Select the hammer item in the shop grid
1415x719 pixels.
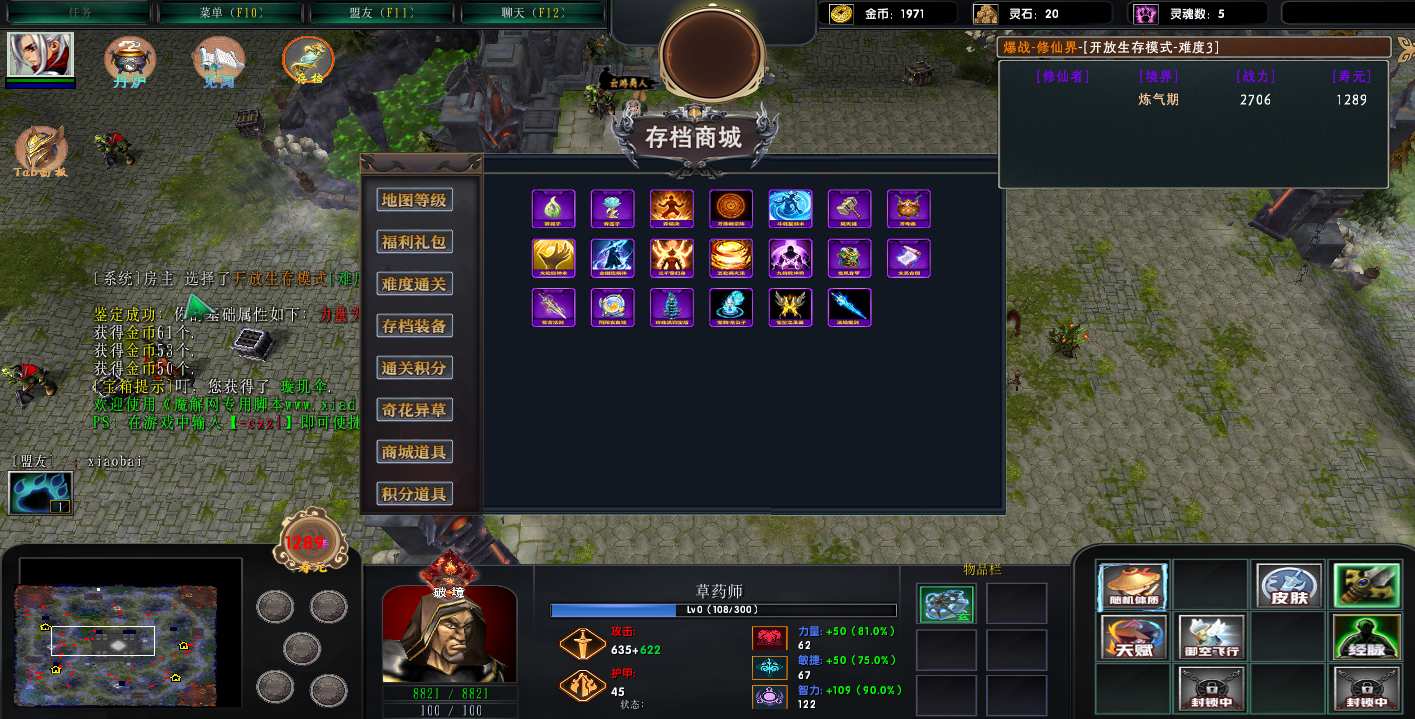click(849, 209)
